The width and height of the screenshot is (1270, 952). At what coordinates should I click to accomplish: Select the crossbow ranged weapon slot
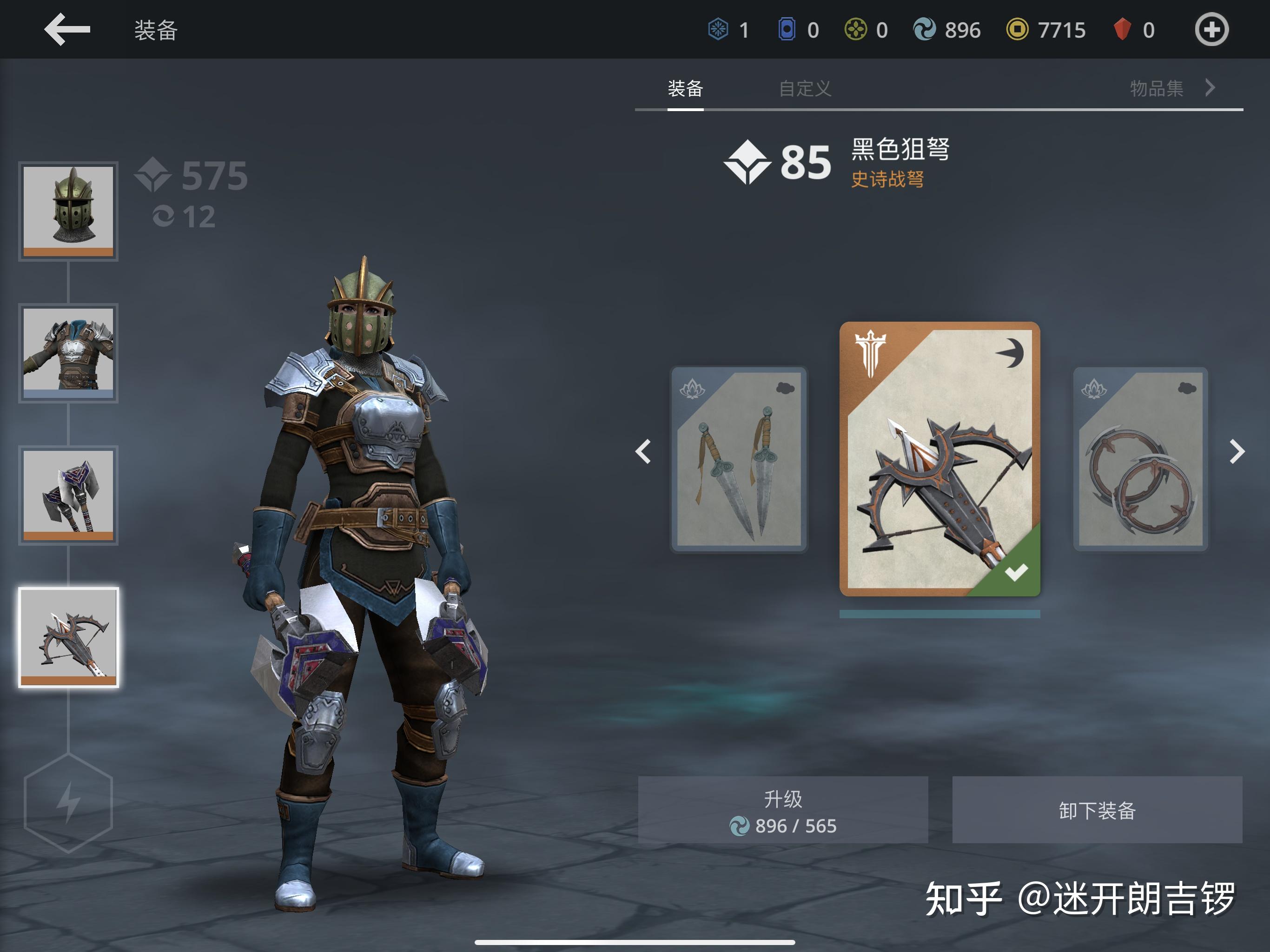pyautogui.click(x=68, y=637)
